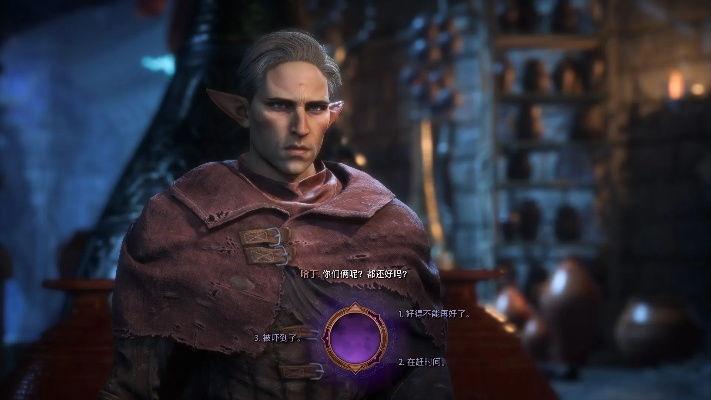Choose reply 1 "好得不能再好了"
This screenshot has width=711, height=400.
[x=435, y=313]
